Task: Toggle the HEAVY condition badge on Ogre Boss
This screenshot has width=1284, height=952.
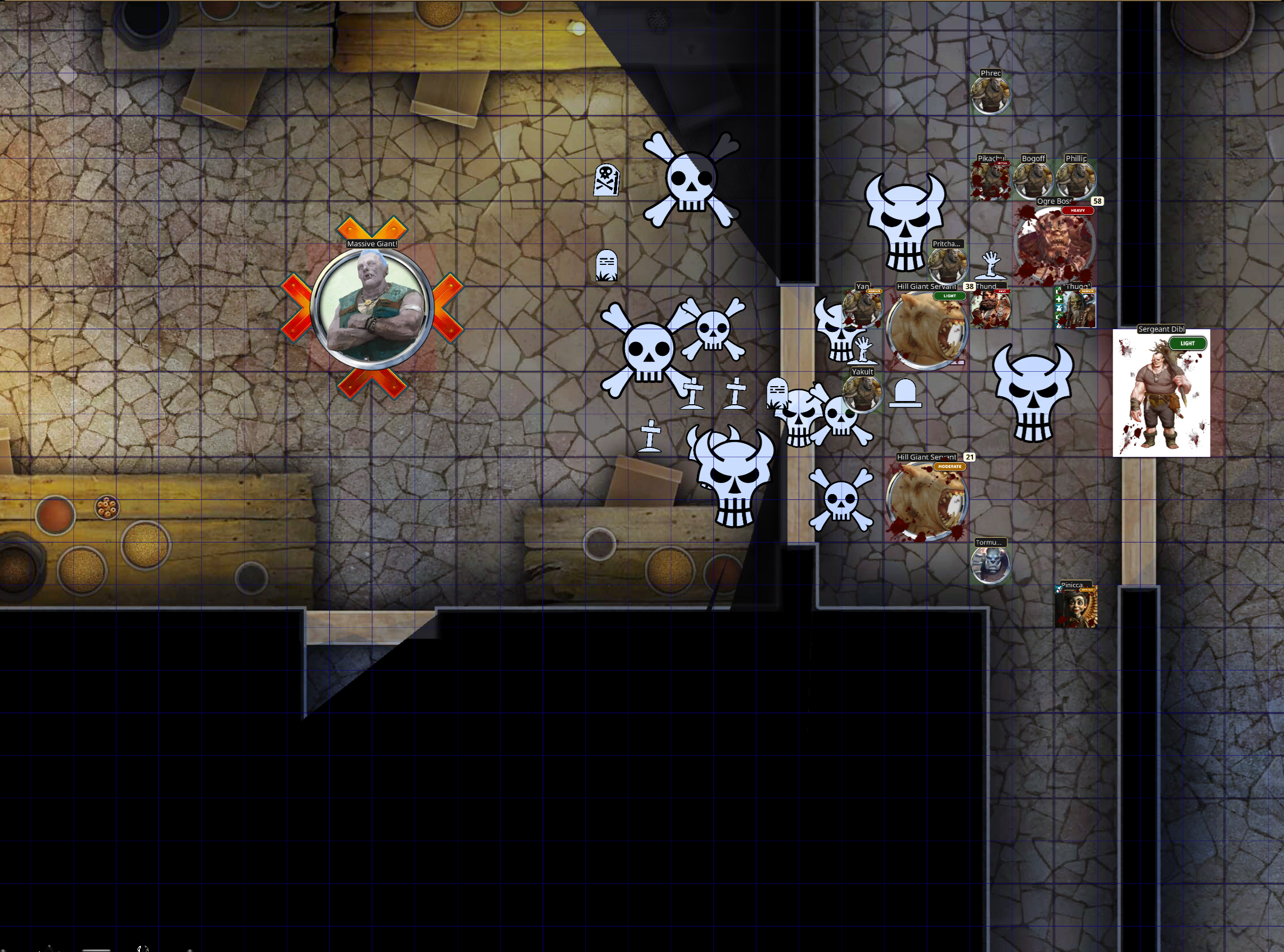Action: [1078, 210]
